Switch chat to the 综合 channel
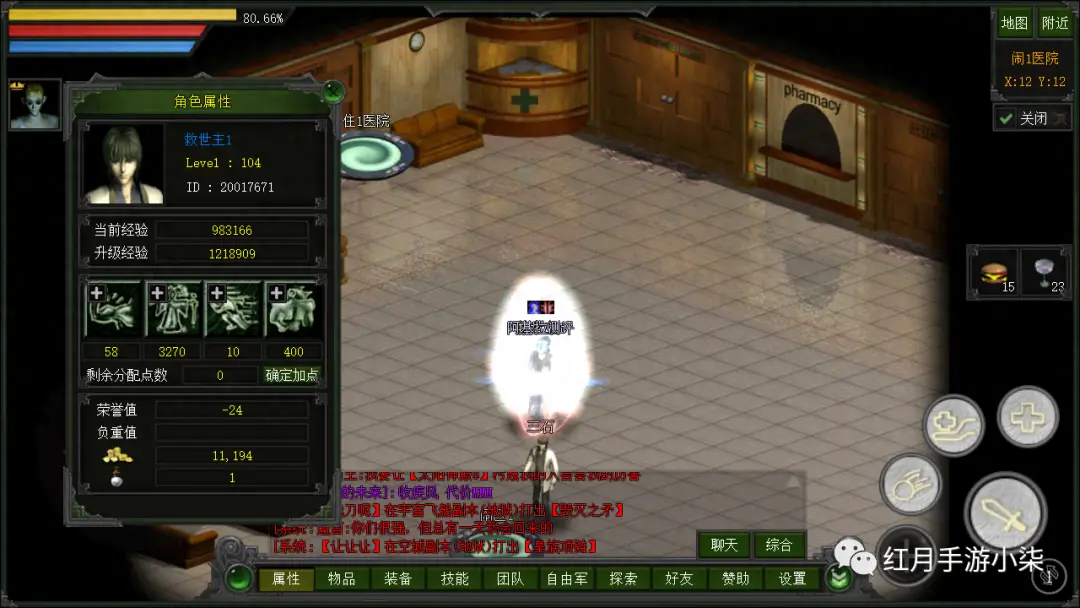 pos(779,545)
